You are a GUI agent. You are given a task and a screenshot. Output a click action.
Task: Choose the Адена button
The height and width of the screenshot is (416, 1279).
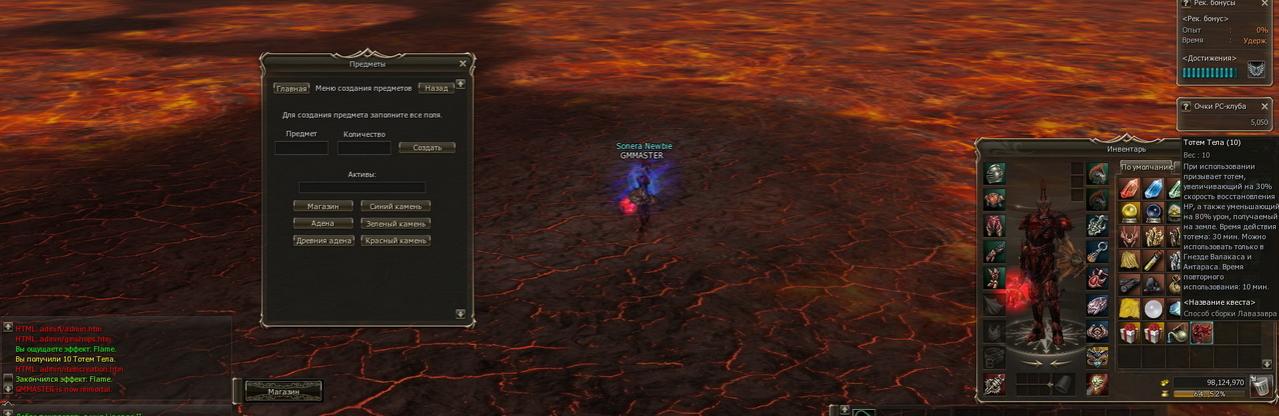point(323,223)
